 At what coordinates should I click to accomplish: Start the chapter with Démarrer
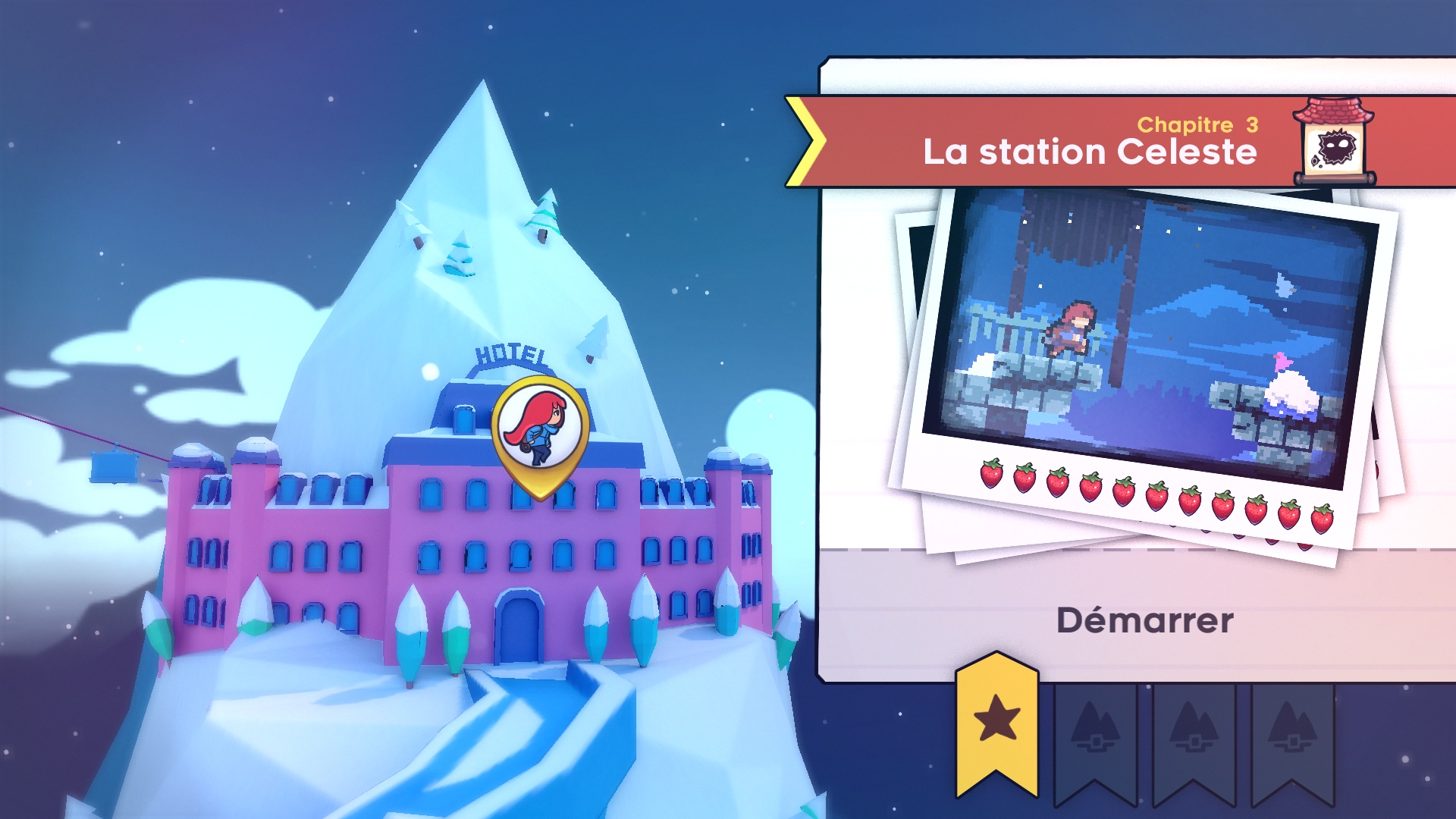pos(1144,620)
